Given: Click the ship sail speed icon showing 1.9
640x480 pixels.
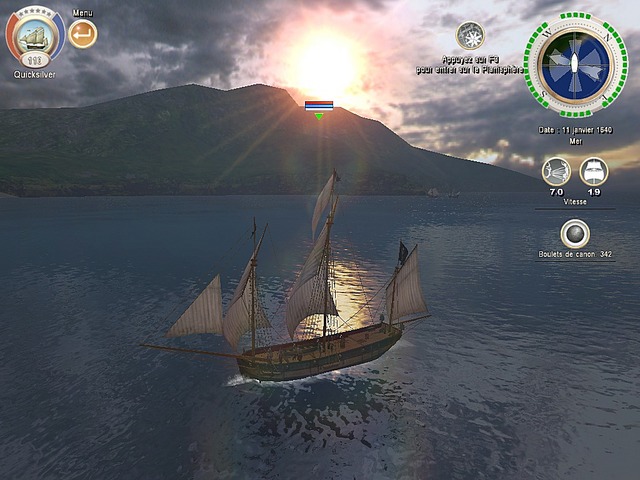Looking at the screenshot, I should tap(594, 171).
